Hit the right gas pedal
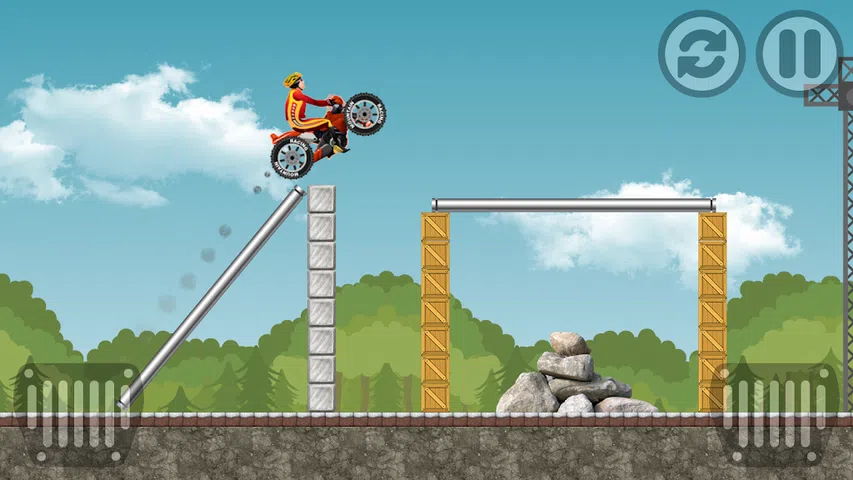 pyautogui.click(x=779, y=412)
